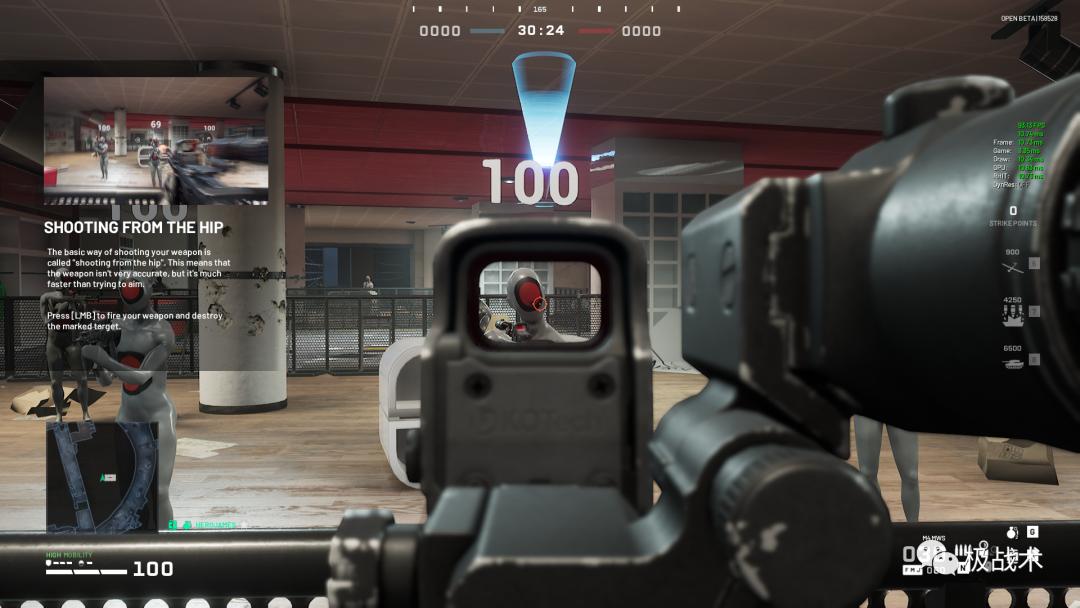The image size is (1080, 608).
Task: Click the Shooting From The Hip tutorial thumbnail
Action: (156, 141)
